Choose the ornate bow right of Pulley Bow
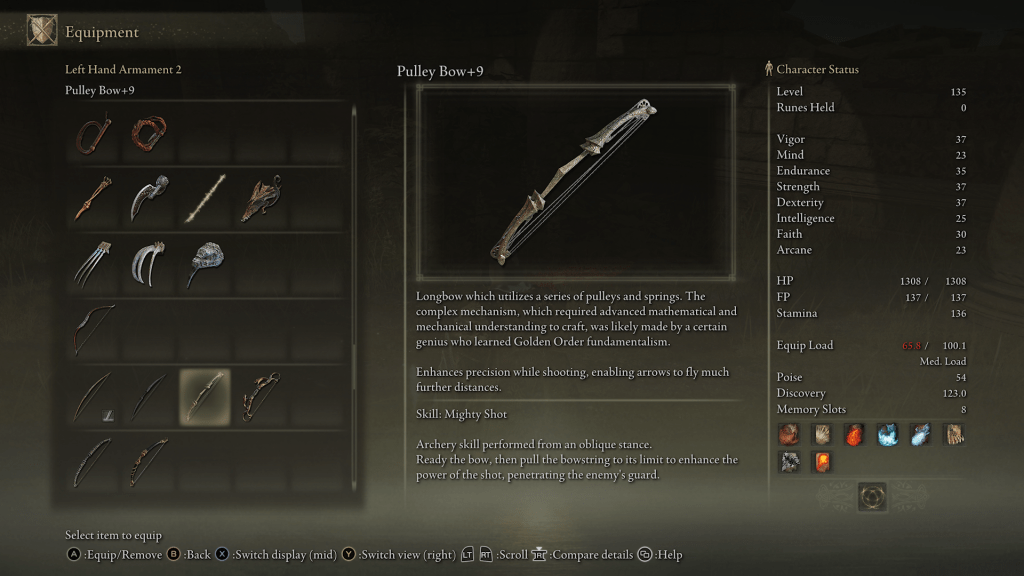The image size is (1024, 576). (x=260, y=396)
